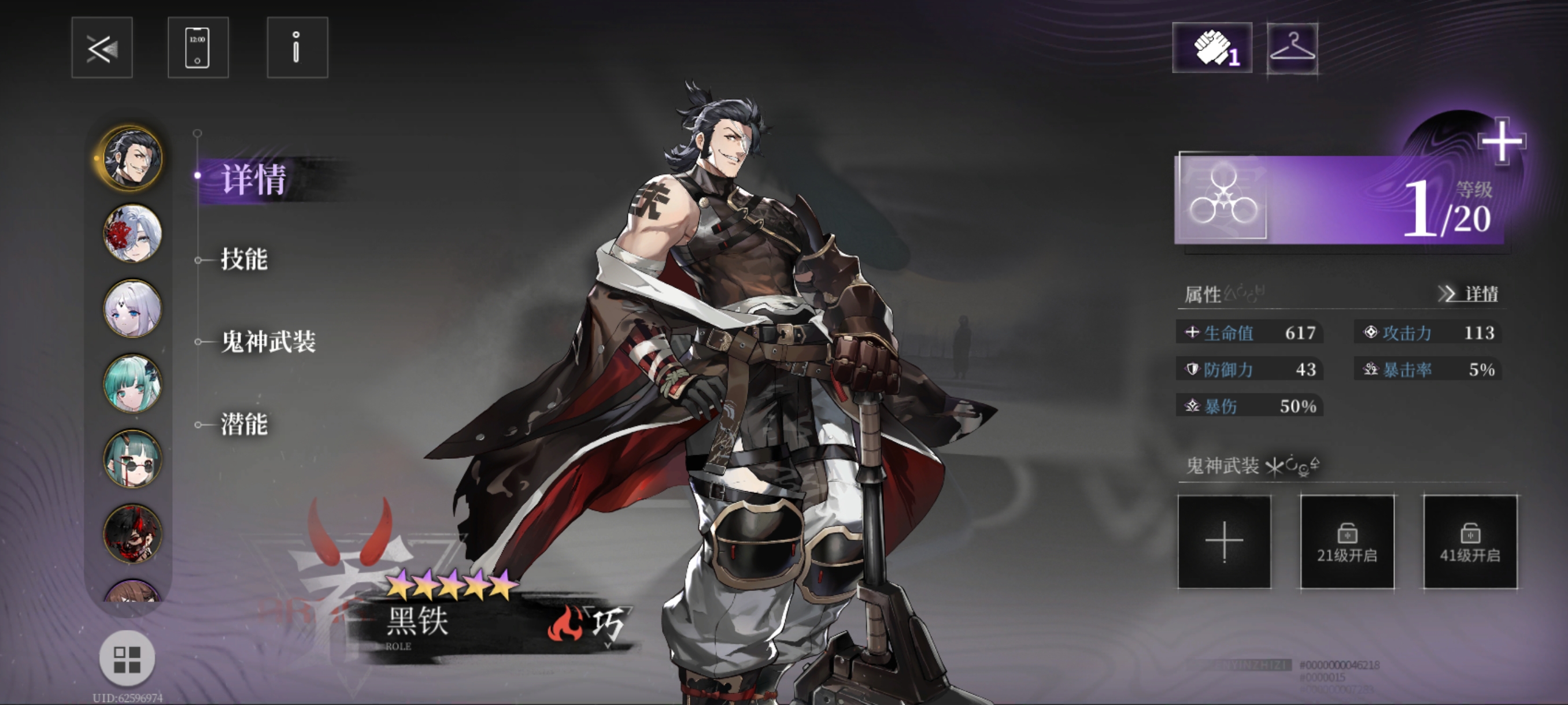Click the locked 41级开启 slot

pos(1469,541)
